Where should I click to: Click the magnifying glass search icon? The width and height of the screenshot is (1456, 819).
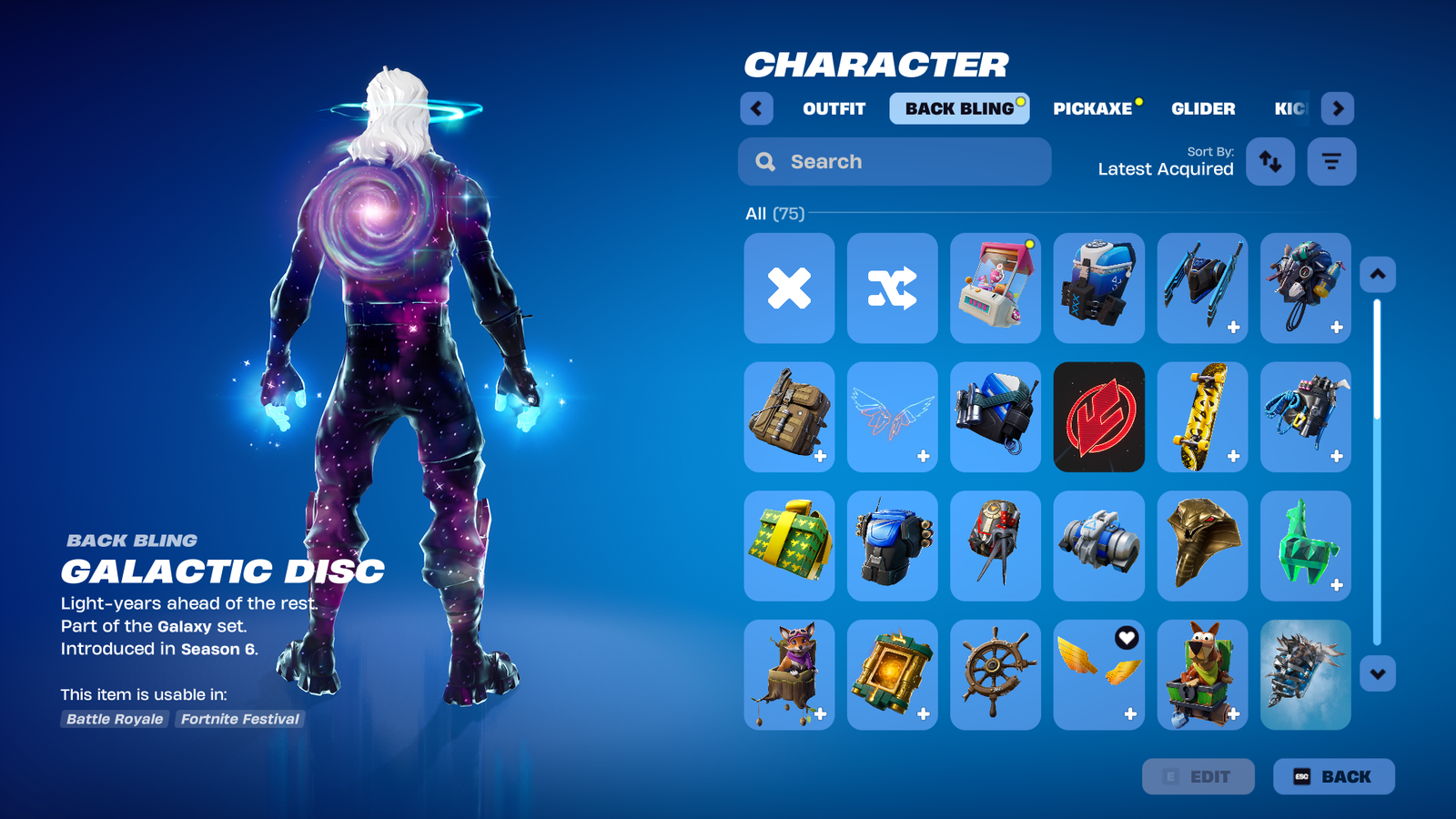pyautogui.click(x=764, y=161)
